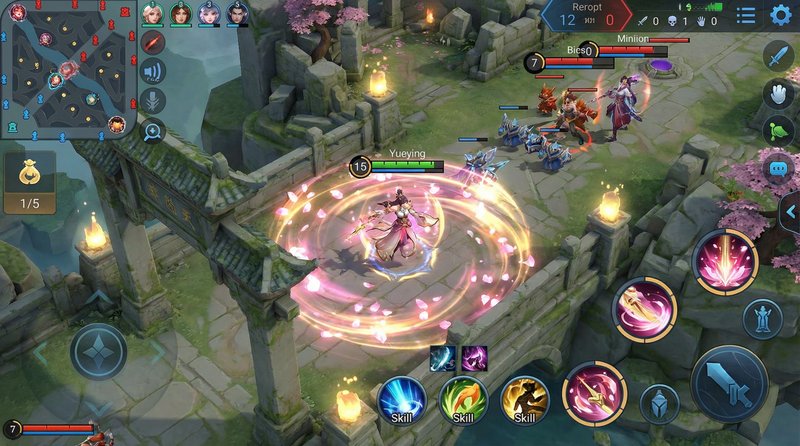The image size is (800, 446).
Task: Cast the pink lotus ultimate skill
Action: click(x=725, y=262)
